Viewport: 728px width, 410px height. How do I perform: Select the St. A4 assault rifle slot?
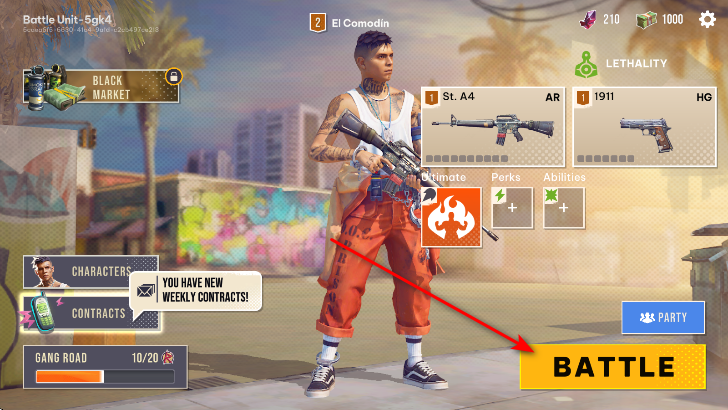(492, 126)
